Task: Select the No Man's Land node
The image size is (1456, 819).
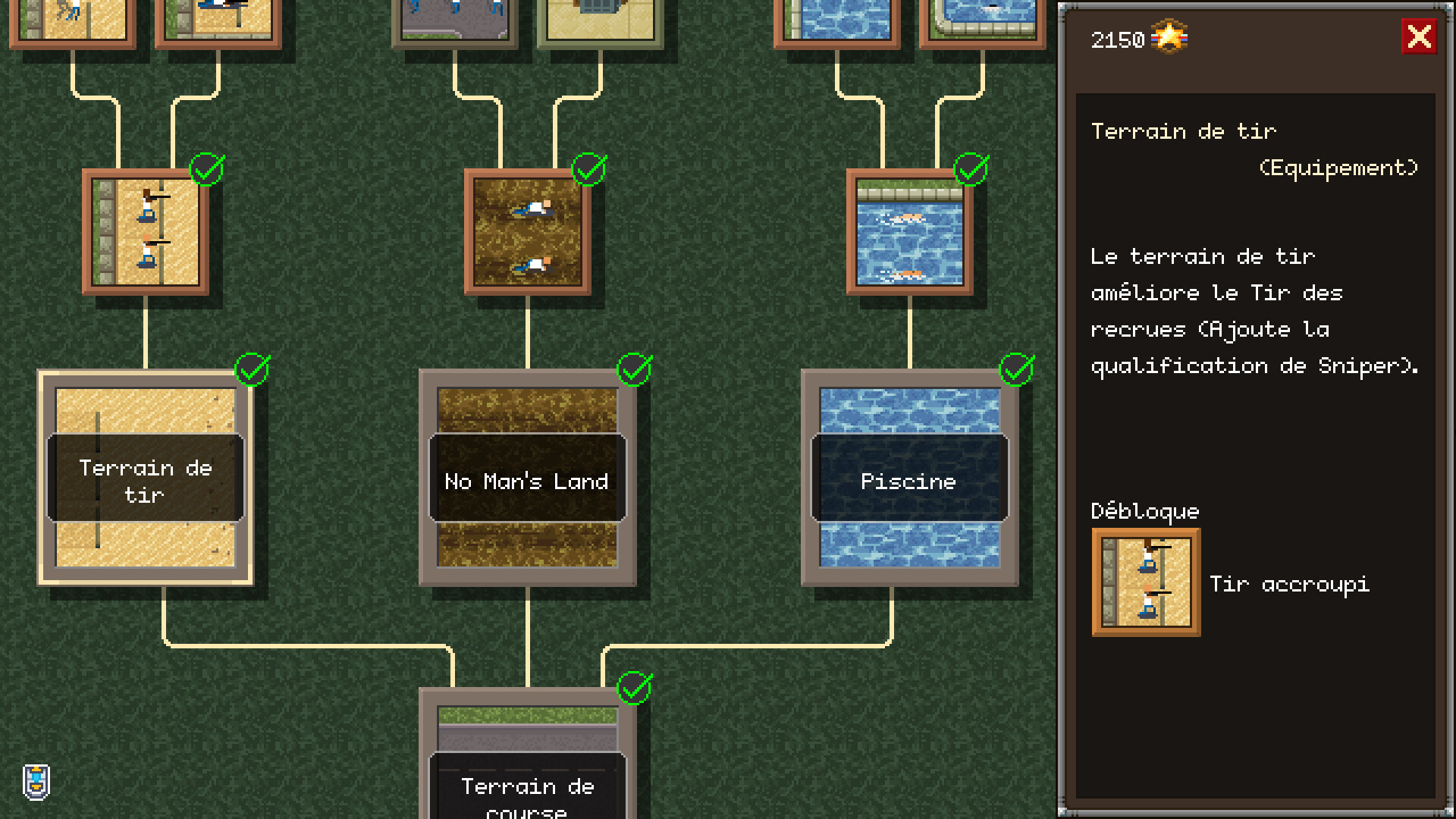Action: (528, 478)
